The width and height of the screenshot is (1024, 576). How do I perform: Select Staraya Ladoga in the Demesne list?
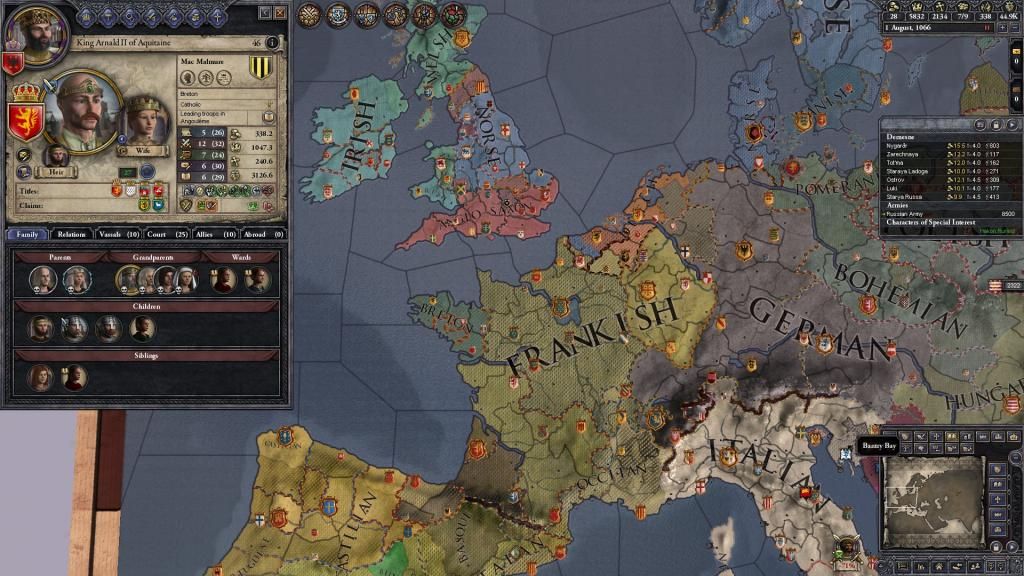(905, 171)
